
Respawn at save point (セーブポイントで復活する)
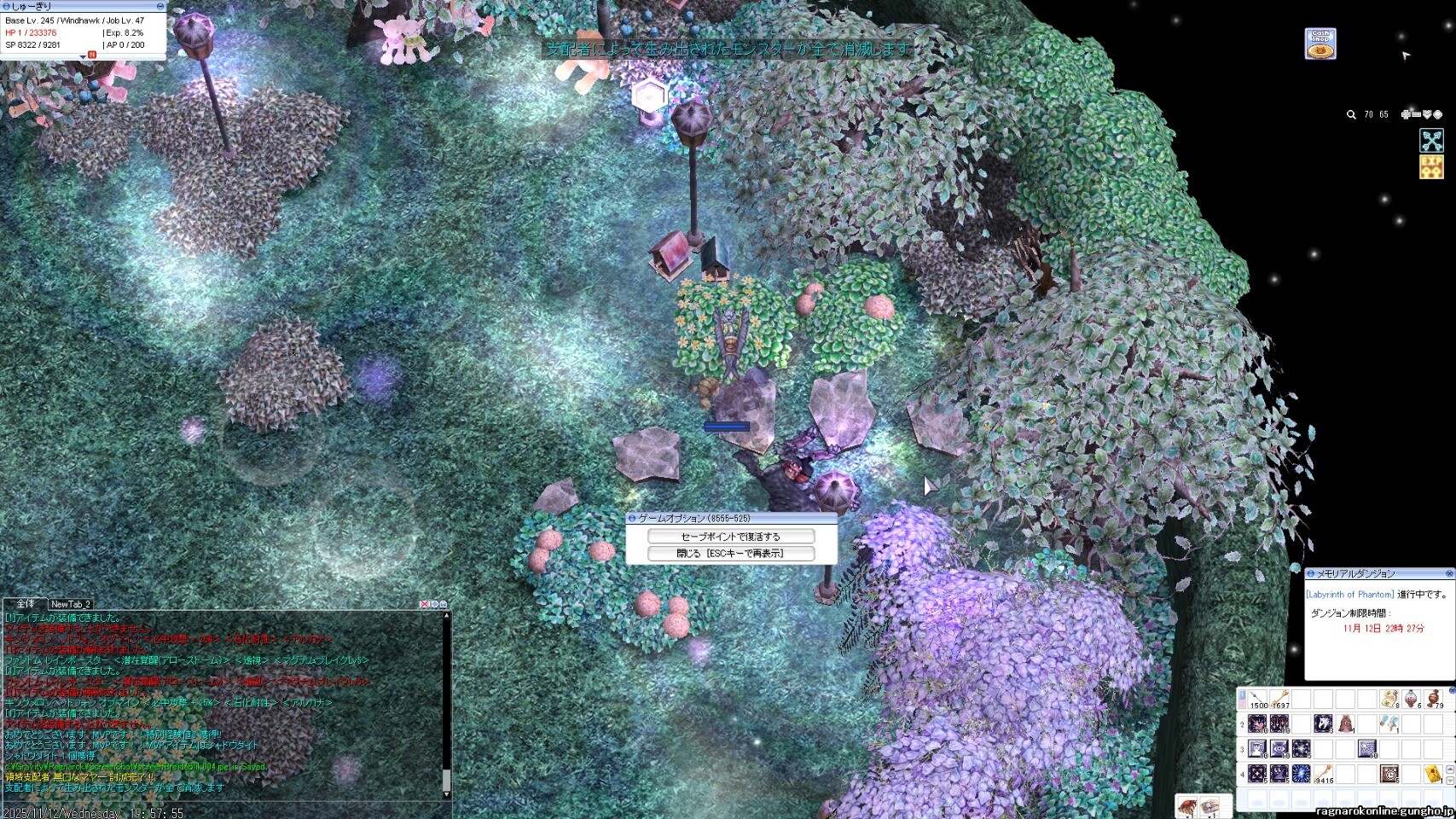(730, 537)
